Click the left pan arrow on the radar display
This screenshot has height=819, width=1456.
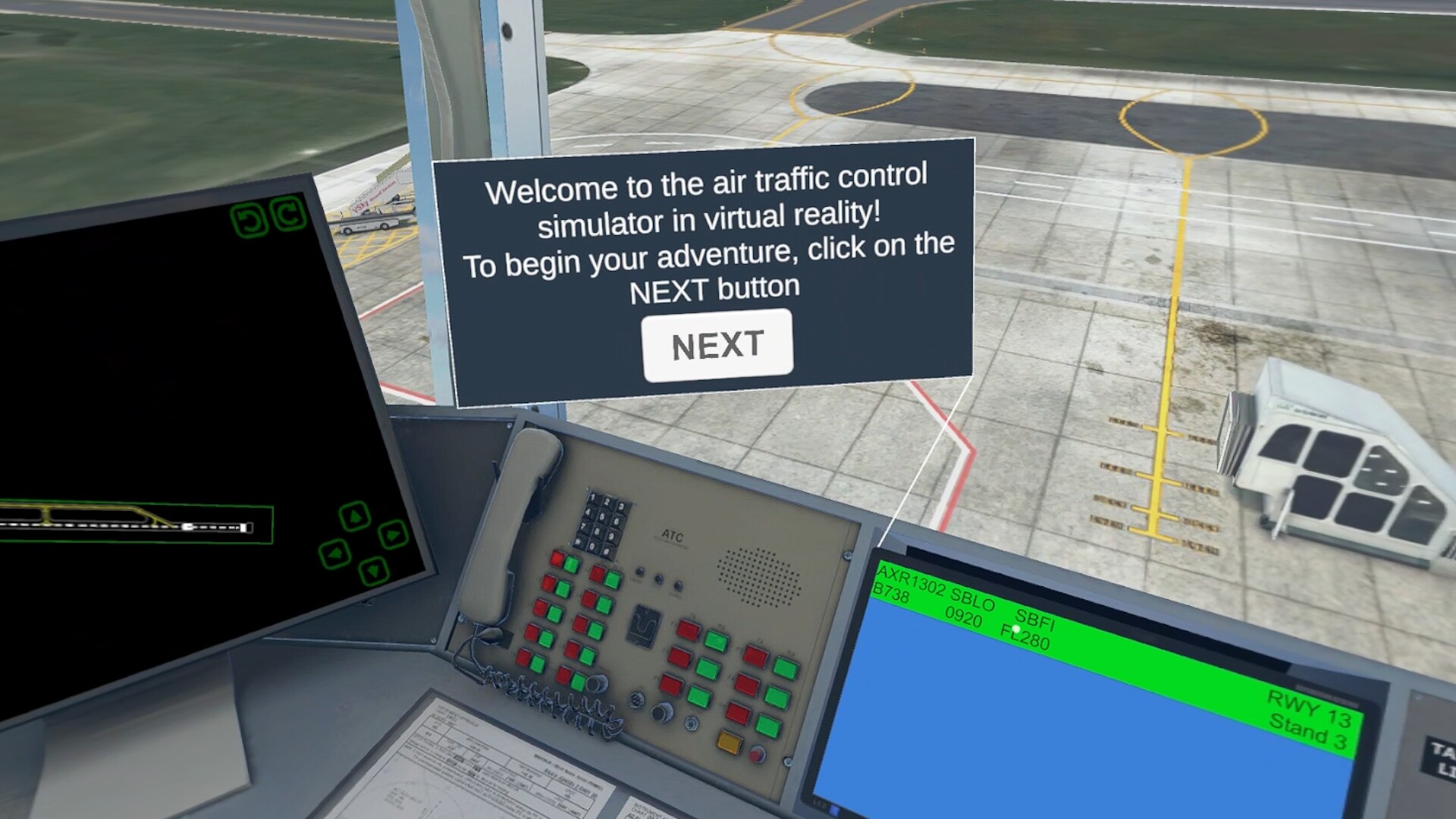point(335,554)
